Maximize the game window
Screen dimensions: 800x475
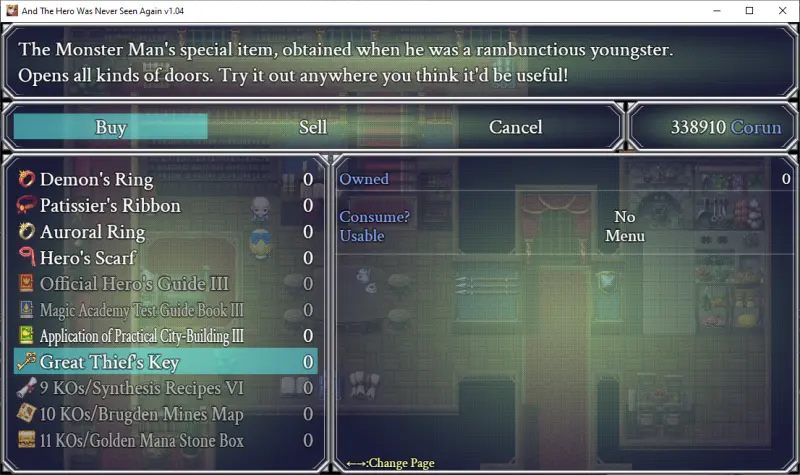point(749,10)
